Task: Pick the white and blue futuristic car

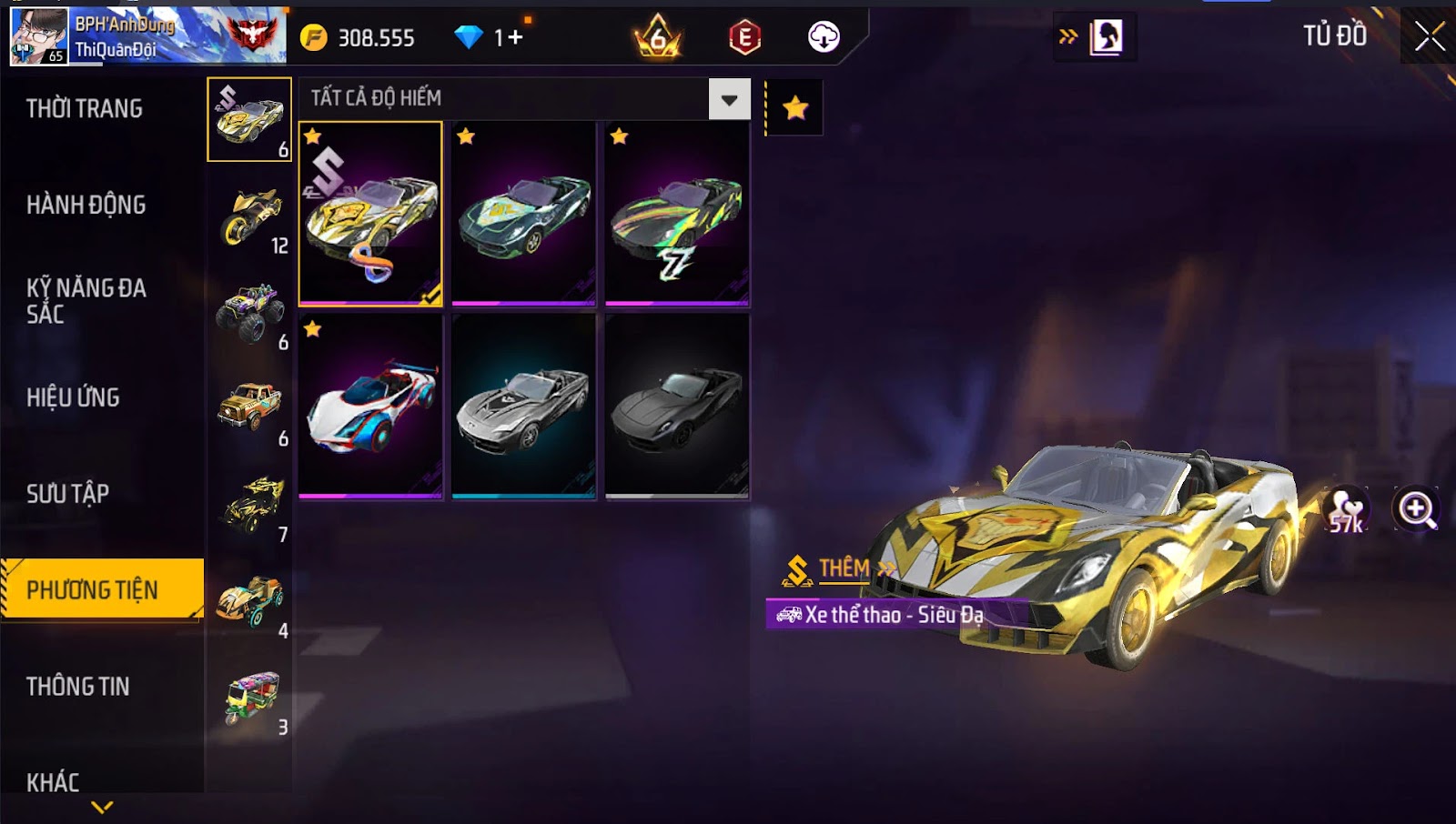Action: [x=370, y=407]
